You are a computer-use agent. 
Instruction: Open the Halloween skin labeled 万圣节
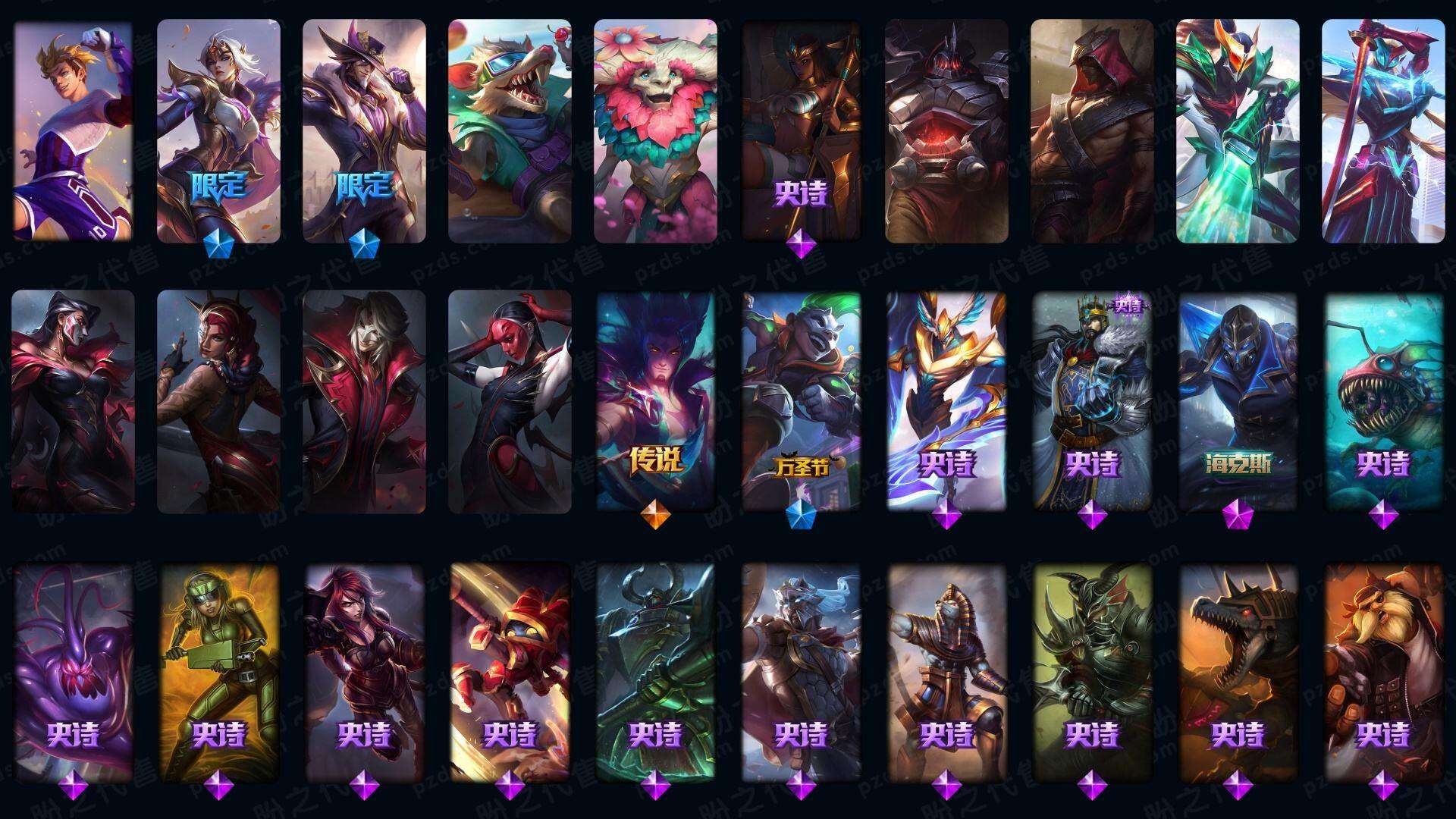pyautogui.click(x=801, y=400)
